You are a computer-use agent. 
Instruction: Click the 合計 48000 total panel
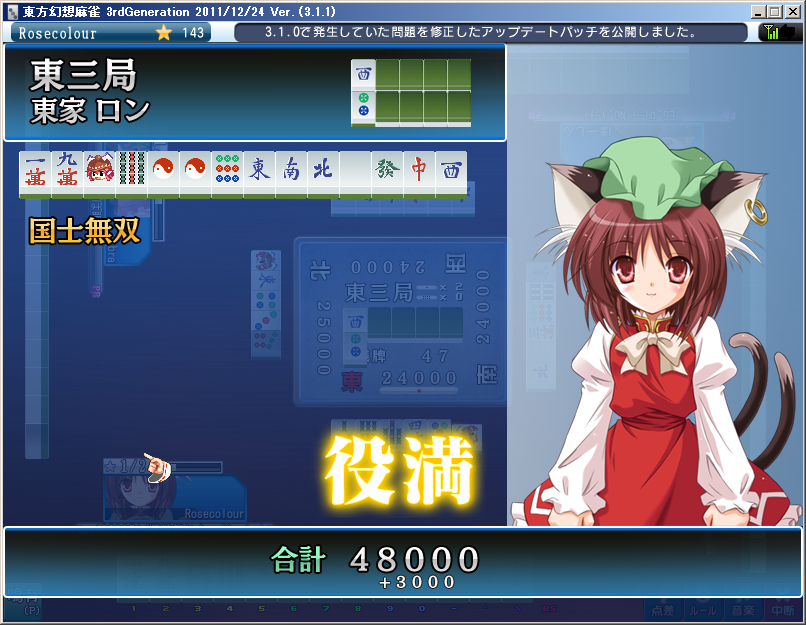(x=402, y=562)
